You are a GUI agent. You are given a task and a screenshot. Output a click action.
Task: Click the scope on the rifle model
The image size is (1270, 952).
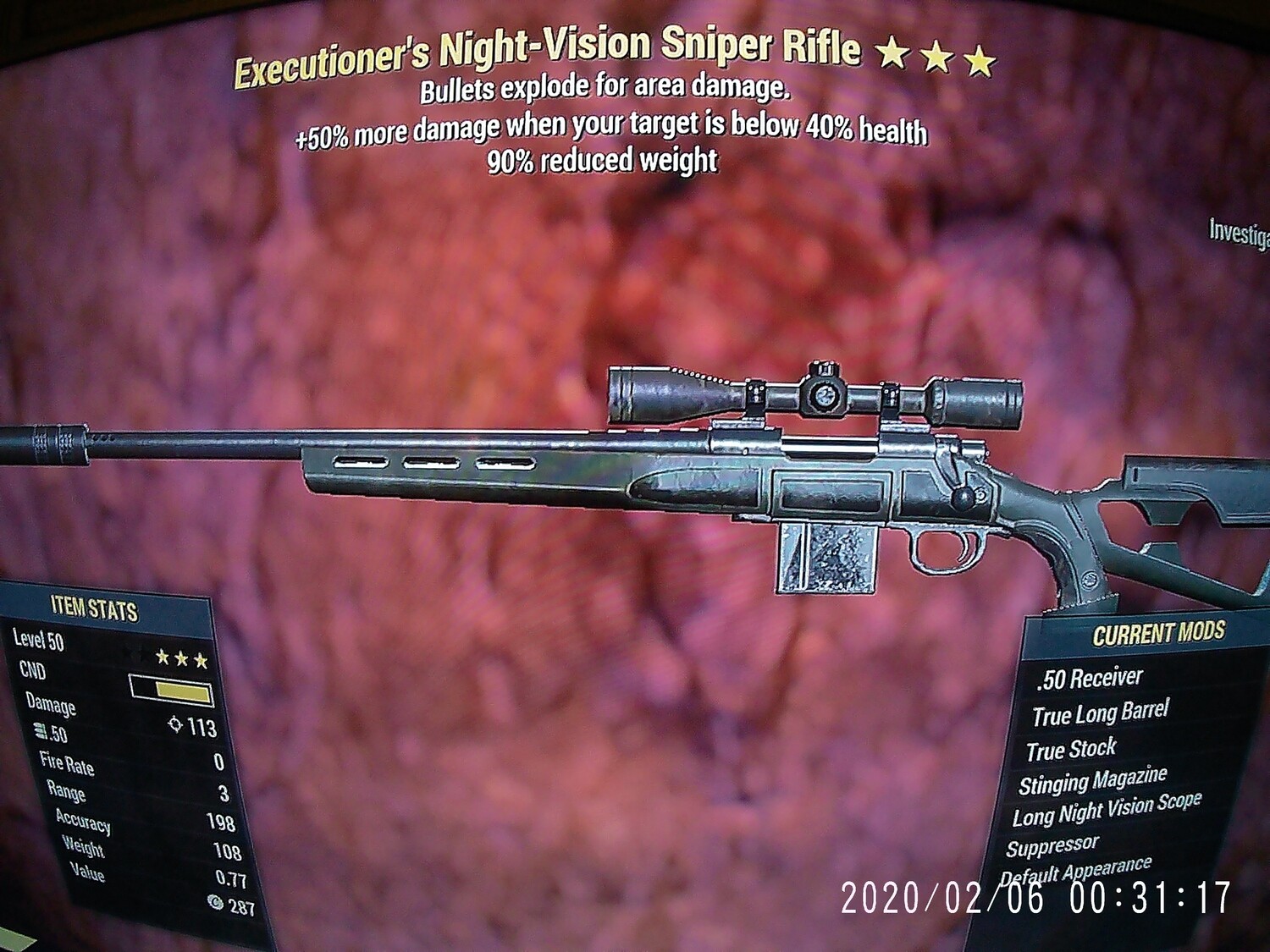coord(813,393)
